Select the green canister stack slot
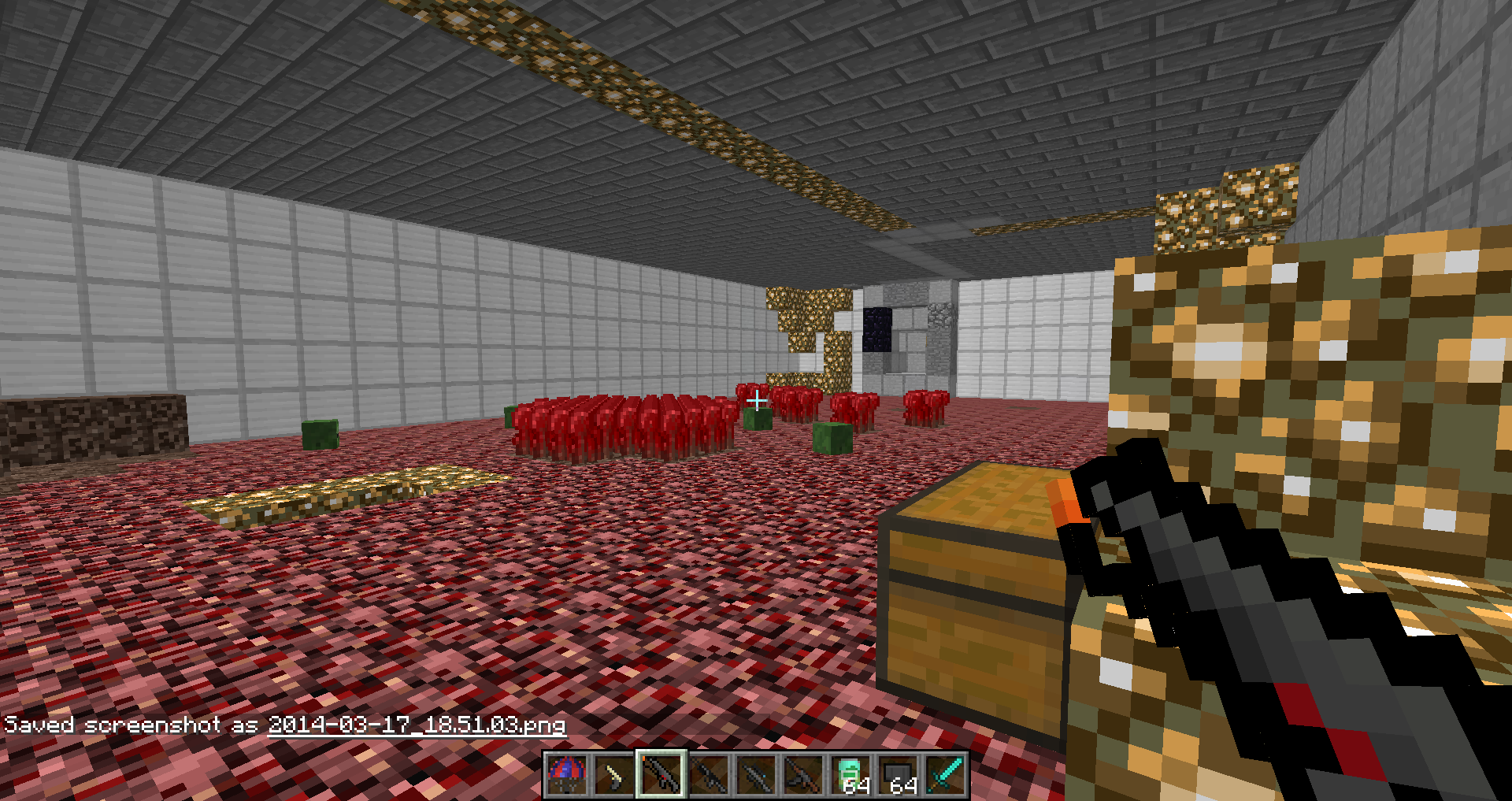This screenshot has height=801, width=1512. [x=850, y=775]
